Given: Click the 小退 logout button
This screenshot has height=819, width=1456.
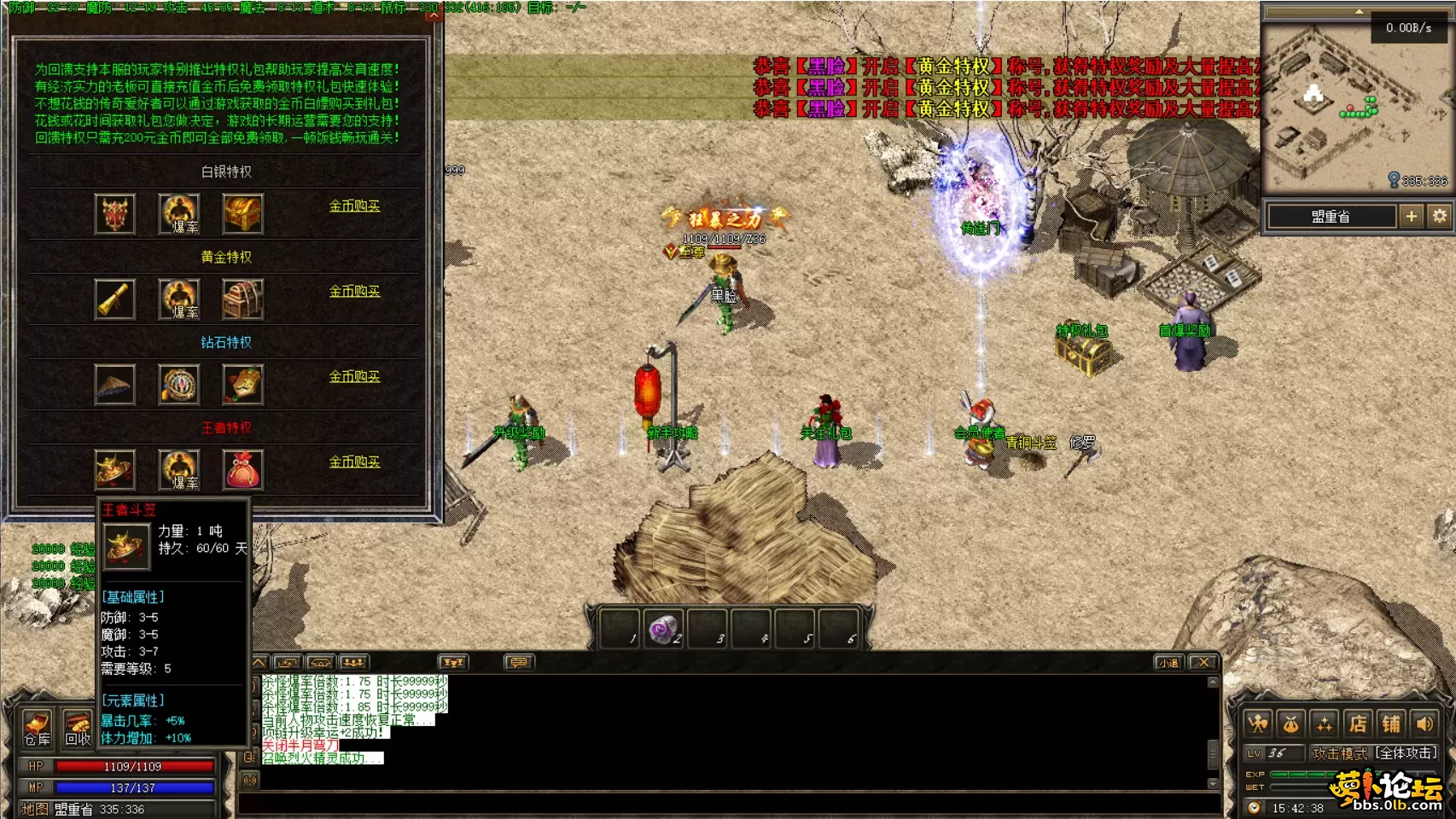Looking at the screenshot, I should click(1168, 662).
